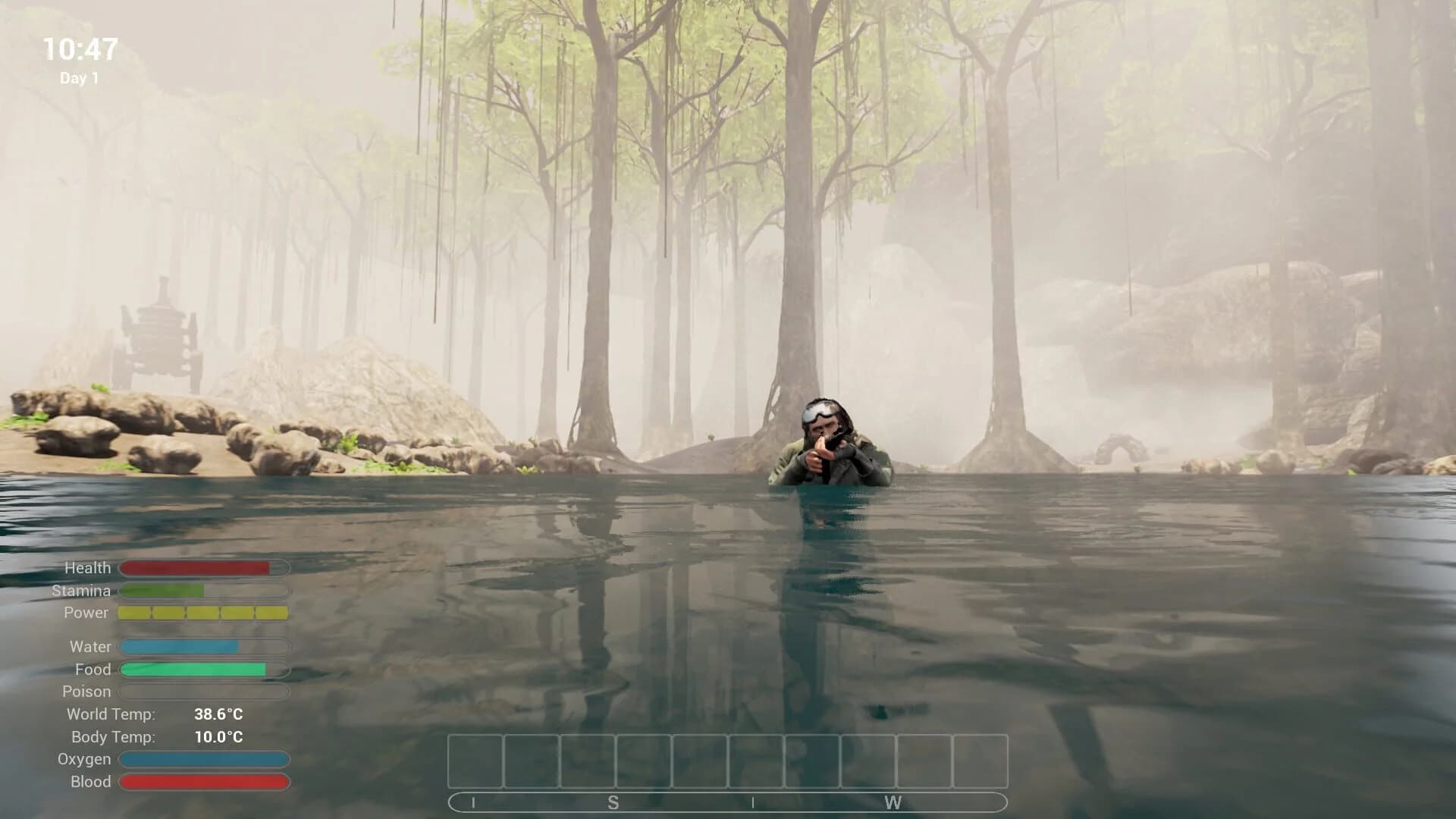
Task: Adjust the green Stamina fill level
Action: tap(162, 590)
